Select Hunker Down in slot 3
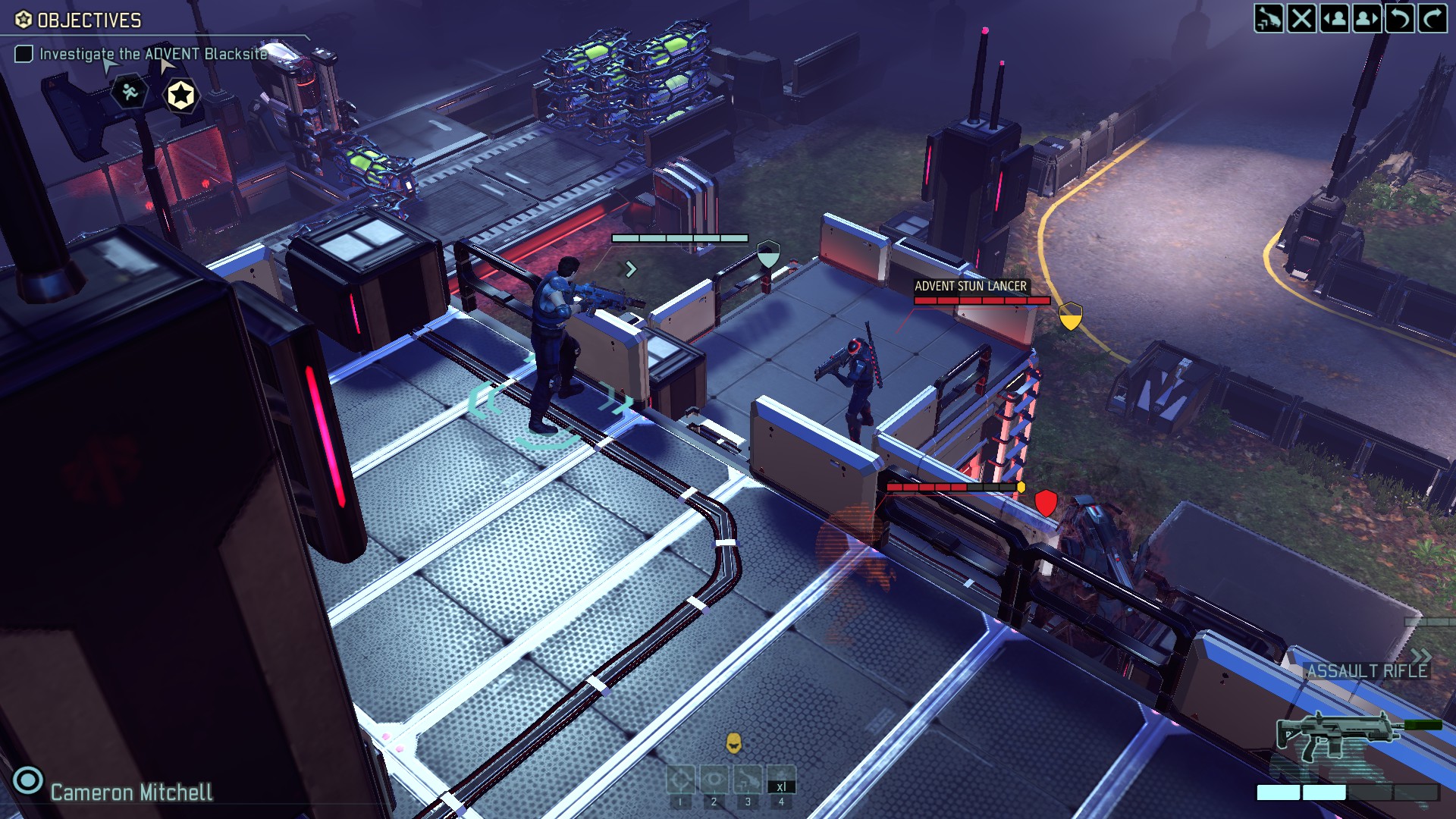 748,778
